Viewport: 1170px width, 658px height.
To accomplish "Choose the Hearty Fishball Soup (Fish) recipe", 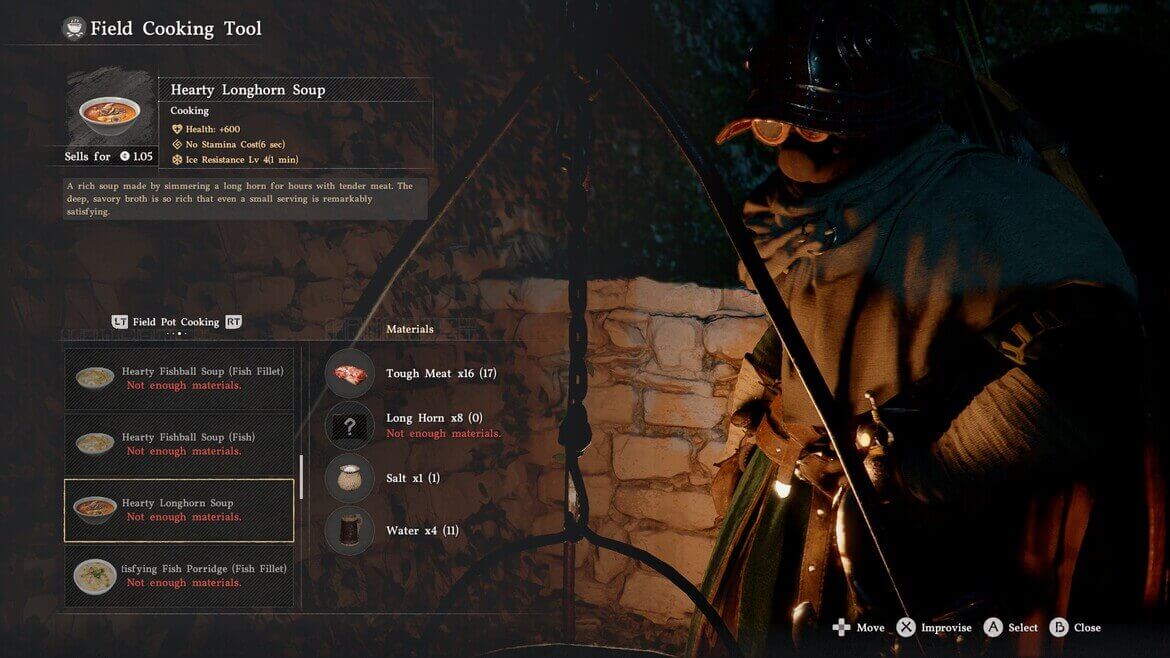I will [180, 444].
